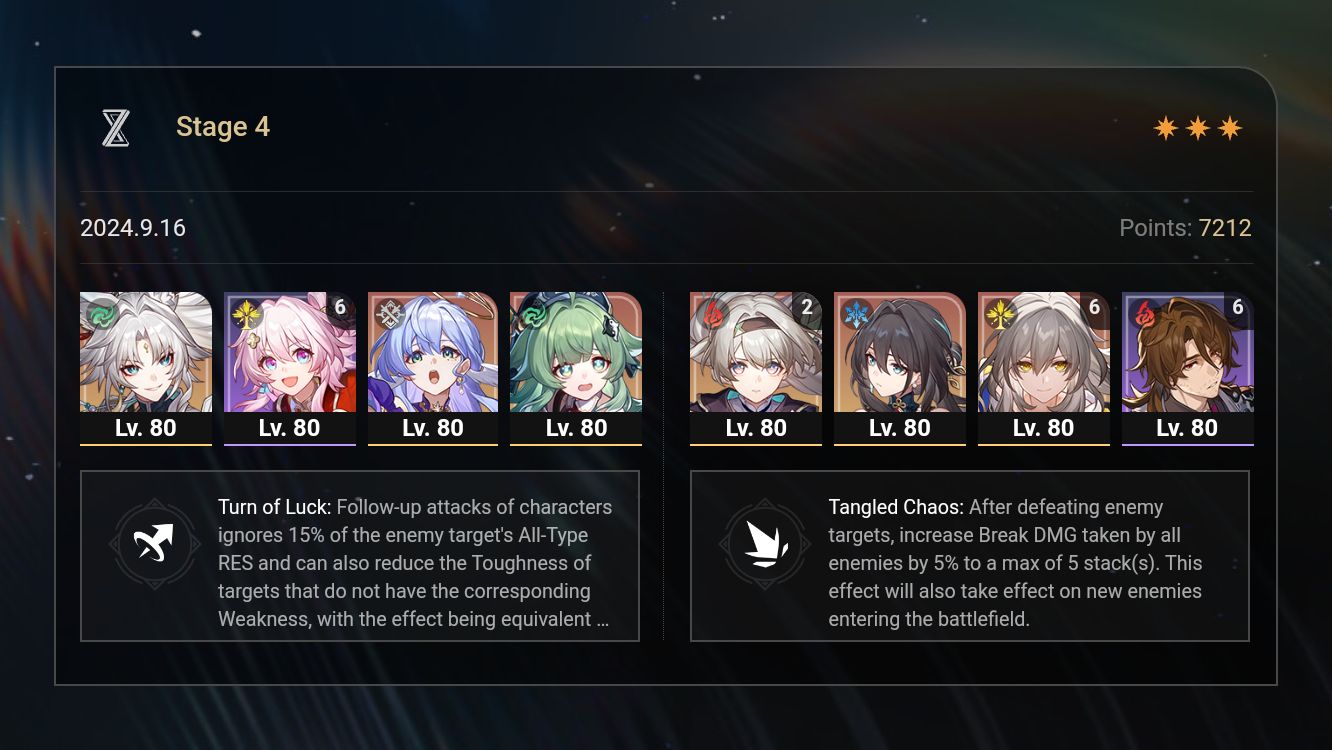Click the eidolon 2 badge on Firefly's portrait
Screen dimensions: 1332x750
tap(805, 307)
